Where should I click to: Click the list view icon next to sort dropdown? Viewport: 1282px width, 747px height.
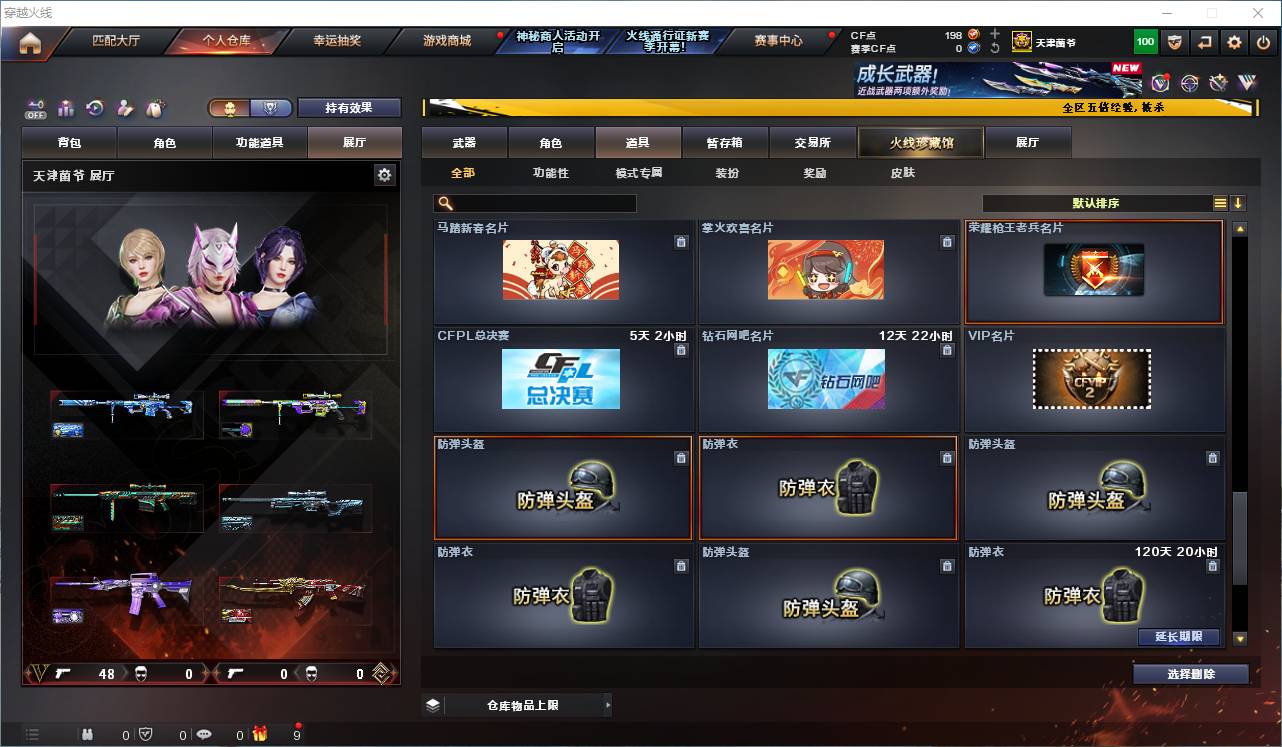1220,203
